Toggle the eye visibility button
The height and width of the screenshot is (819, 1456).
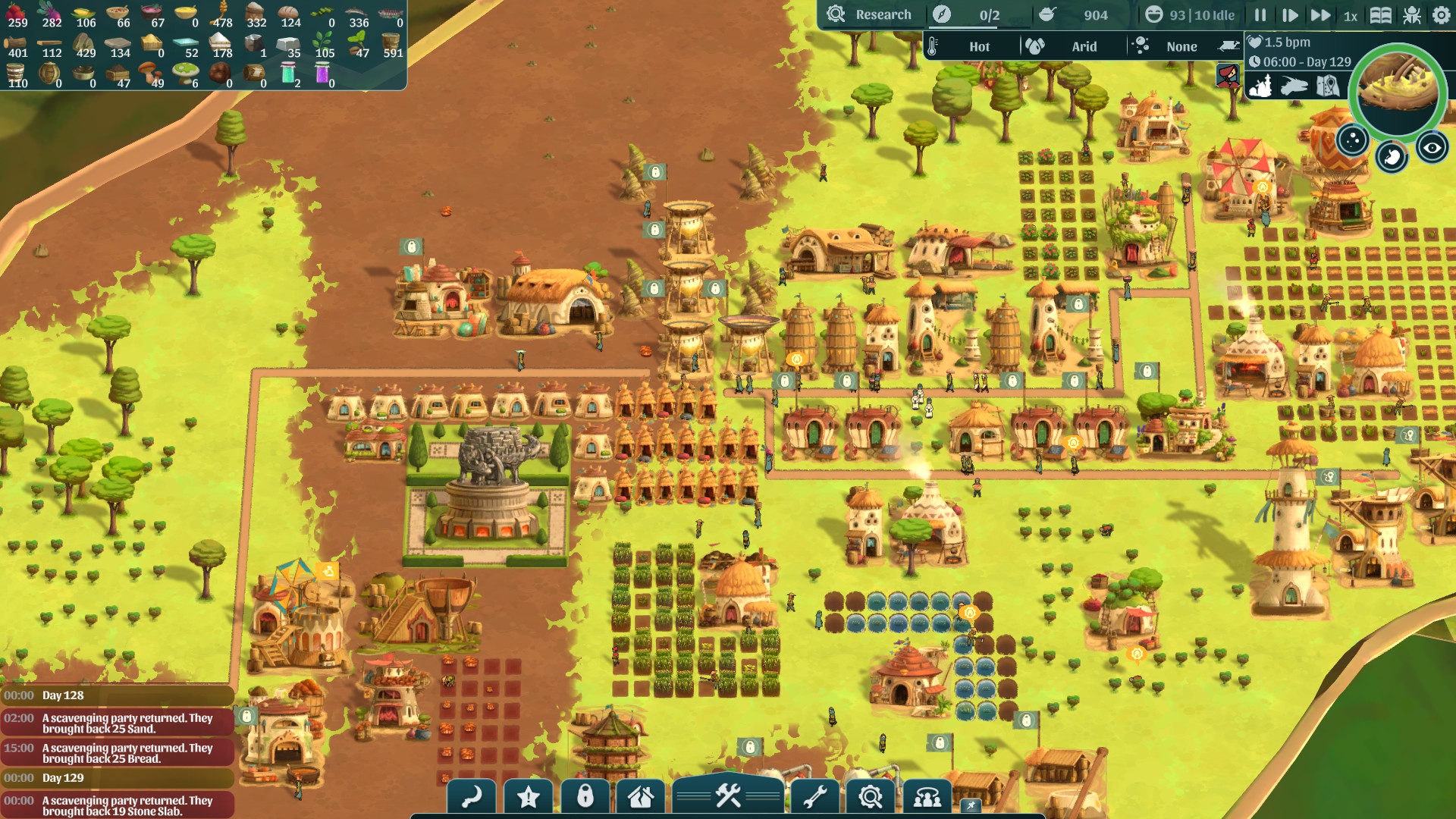point(1432,148)
